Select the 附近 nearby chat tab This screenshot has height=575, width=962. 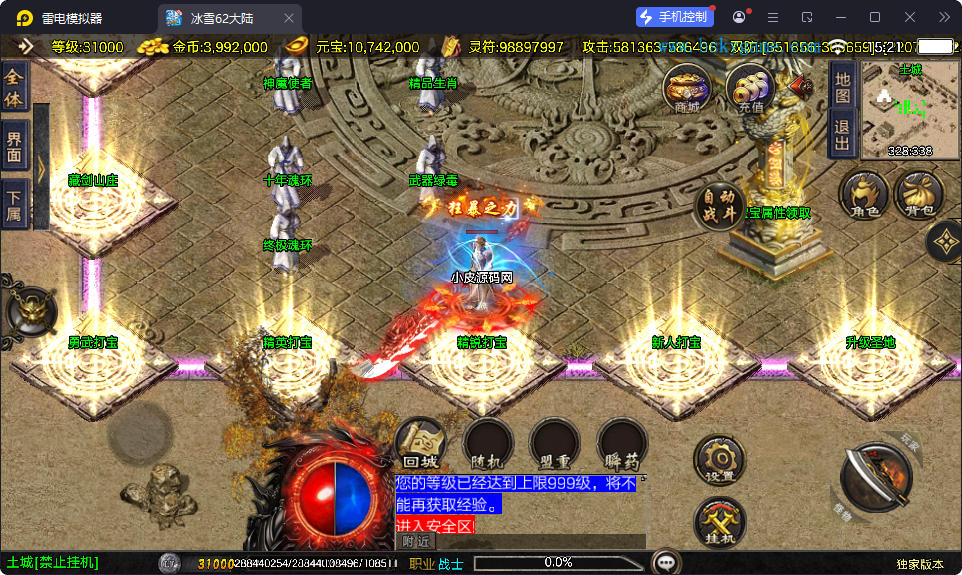click(417, 541)
